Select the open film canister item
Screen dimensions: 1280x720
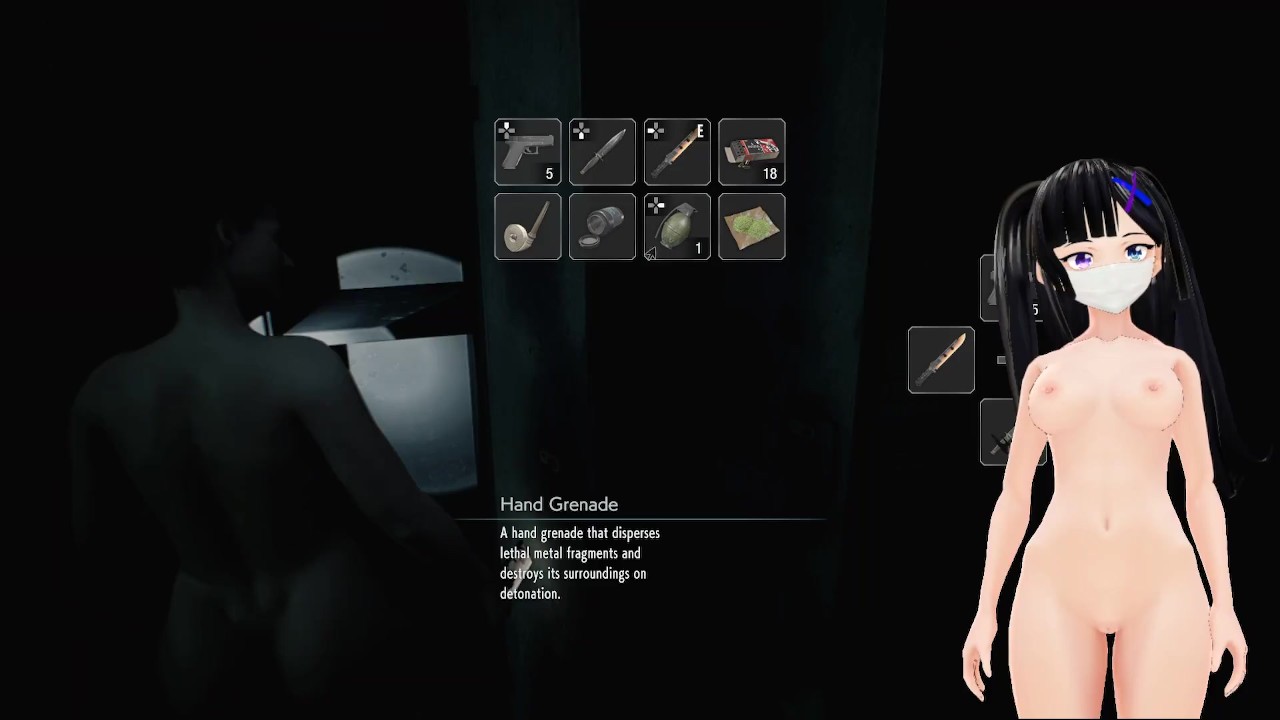tap(602, 227)
